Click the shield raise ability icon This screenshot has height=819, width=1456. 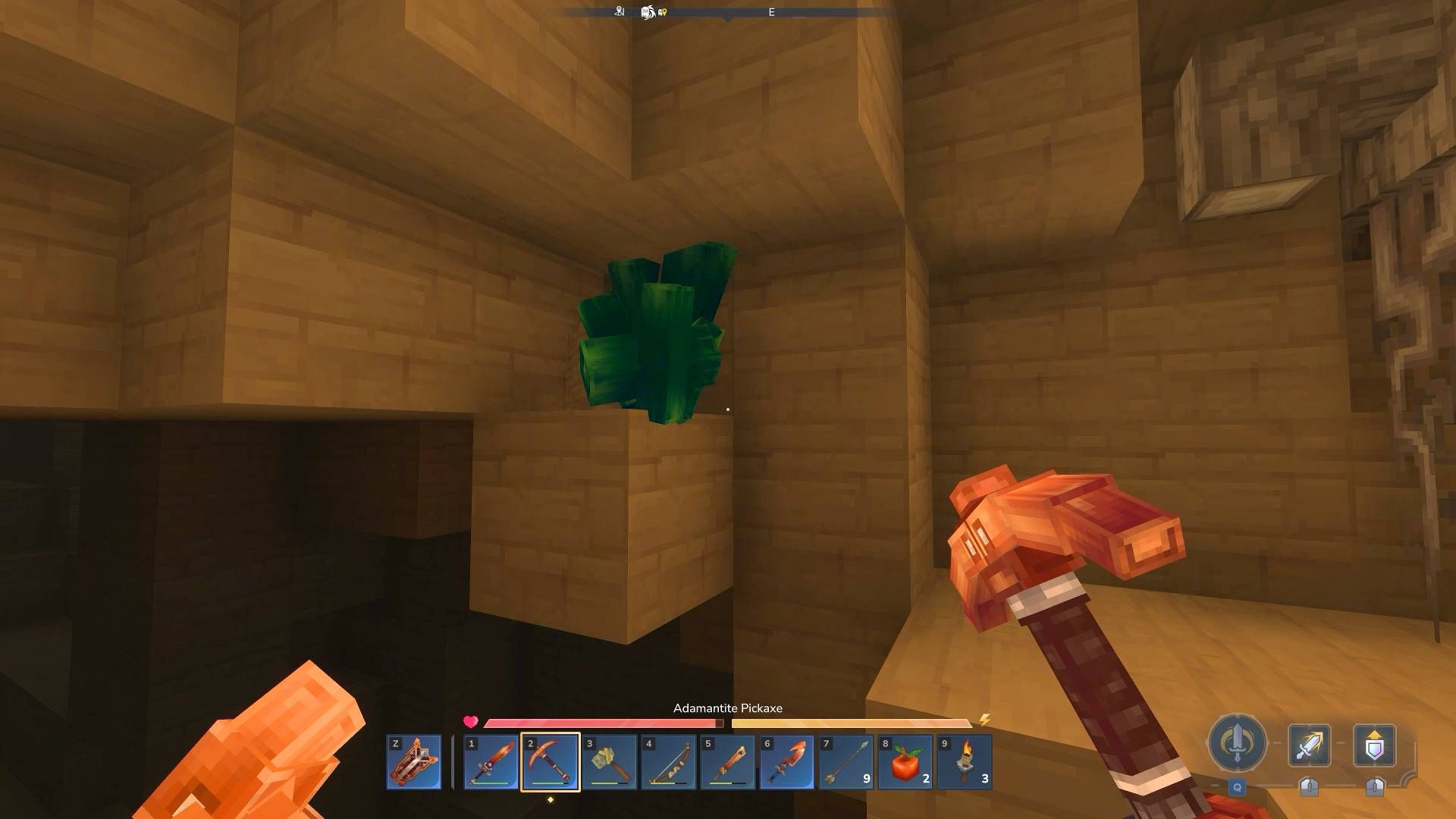pyautogui.click(x=1376, y=744)
